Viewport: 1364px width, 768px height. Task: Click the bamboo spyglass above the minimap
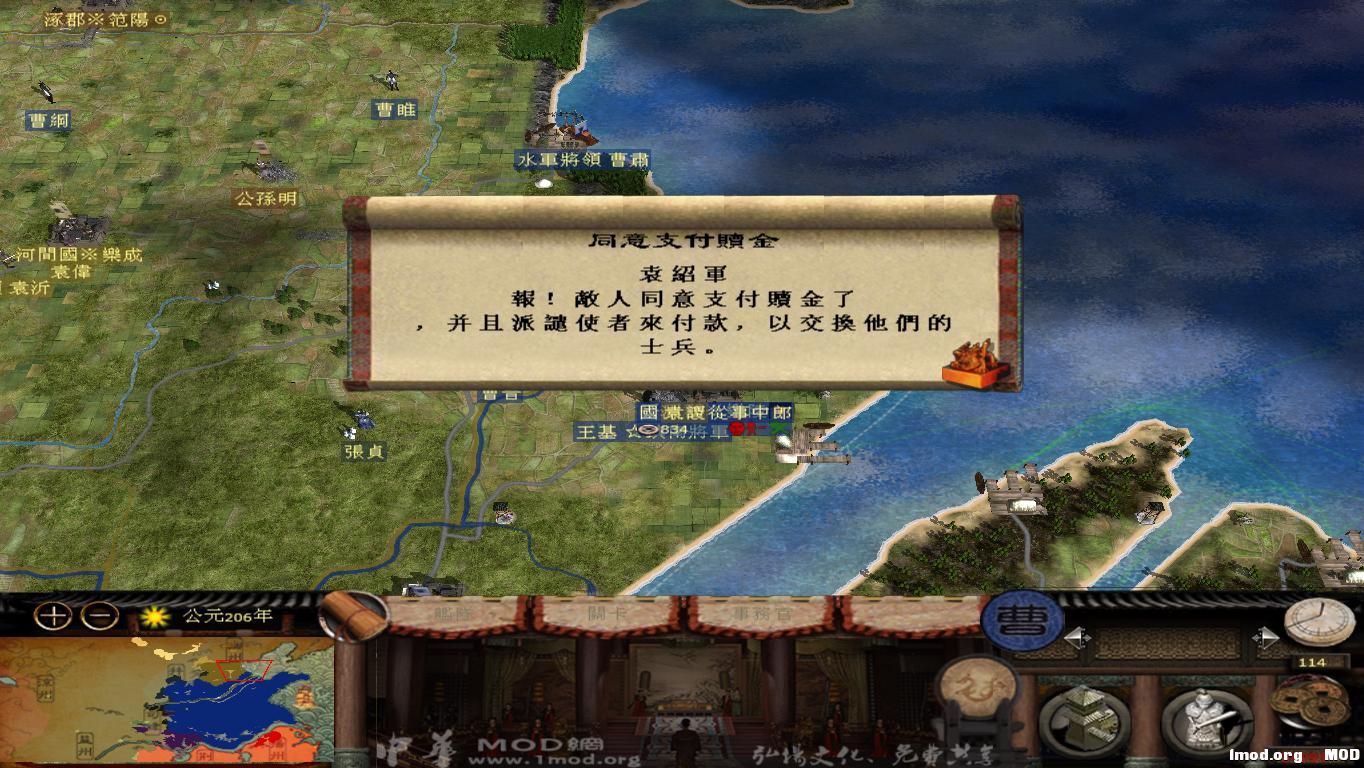(x=351, y=615)
